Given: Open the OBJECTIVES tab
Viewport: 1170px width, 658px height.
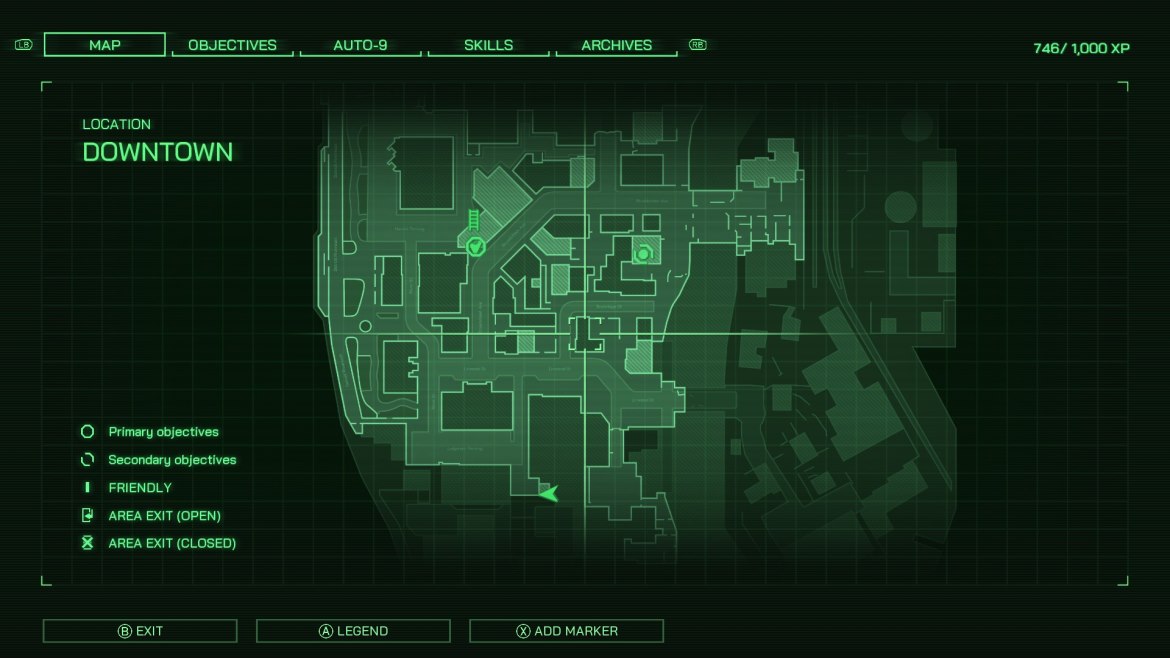Looking at the screenshot, I should pos(232,45).
